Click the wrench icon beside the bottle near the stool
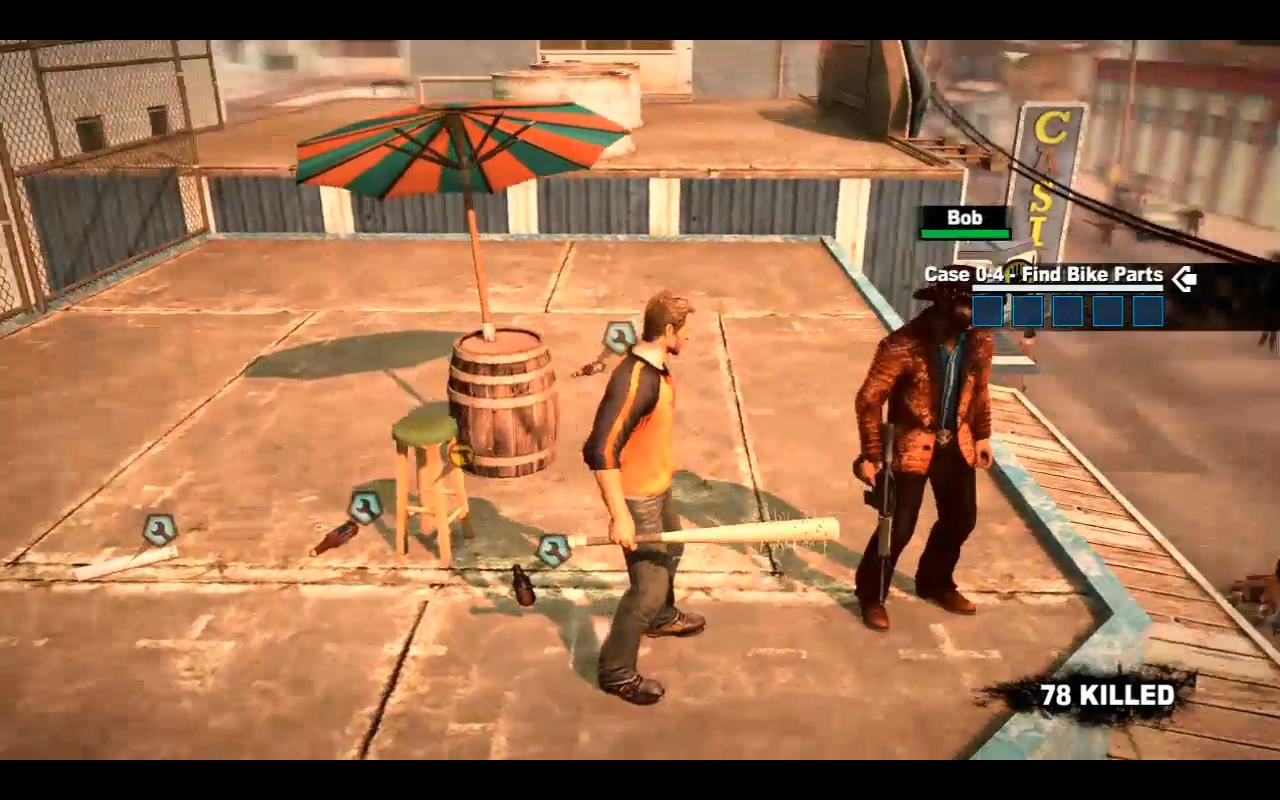The width and height of the screenshot is (1280, 800). pos(366,507)
